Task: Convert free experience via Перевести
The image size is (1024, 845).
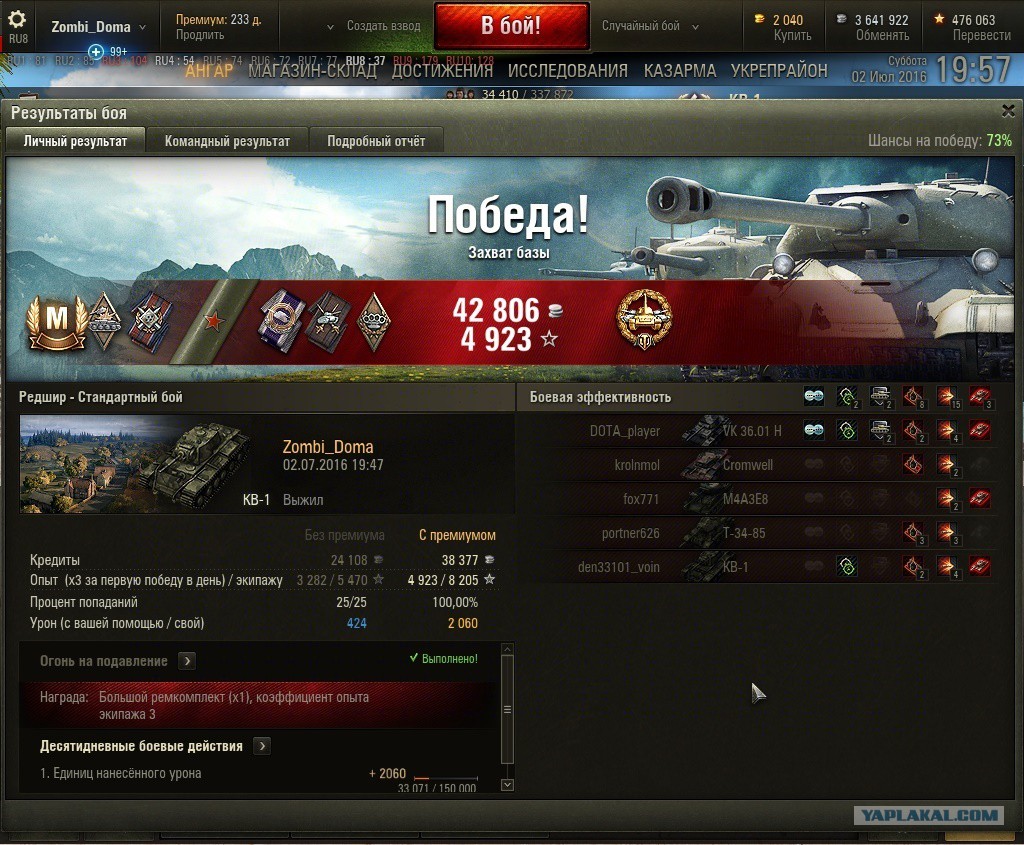Action: pos(981,35)
